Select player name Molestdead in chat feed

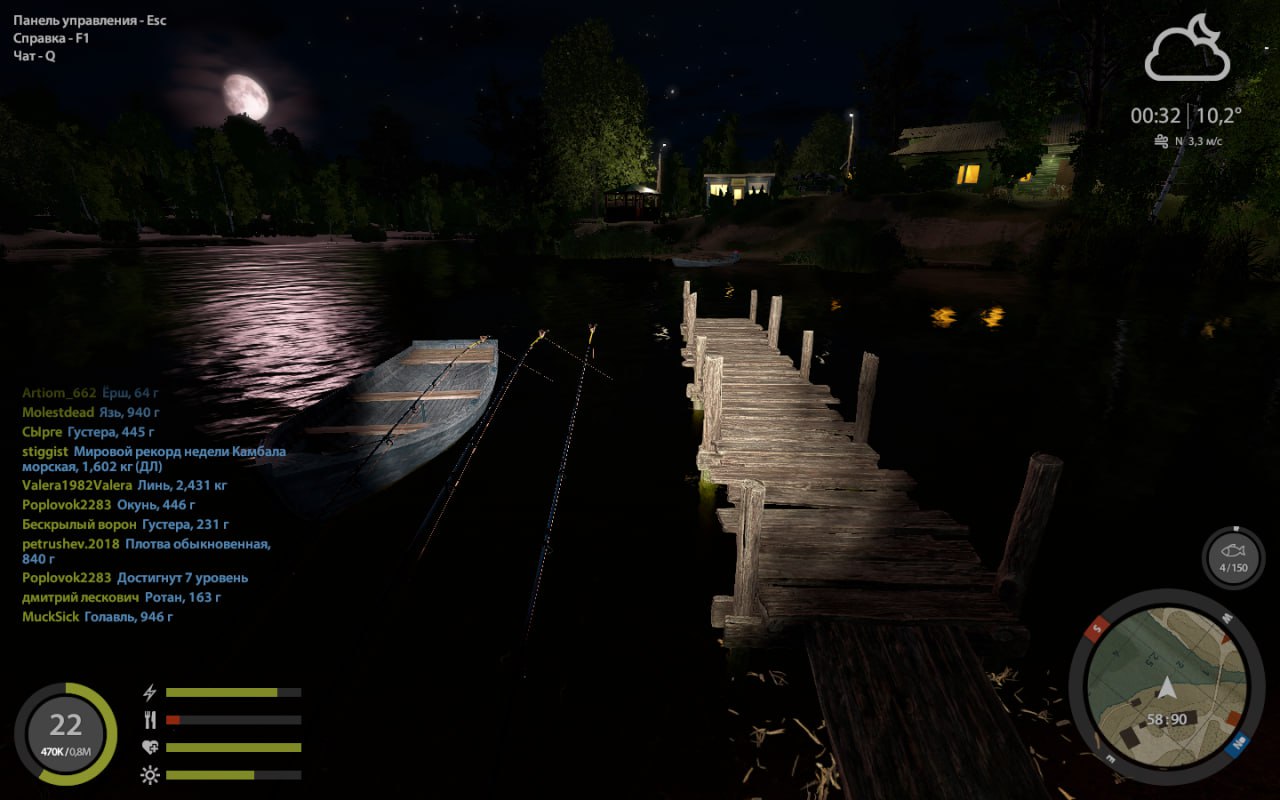pos(58,412)
